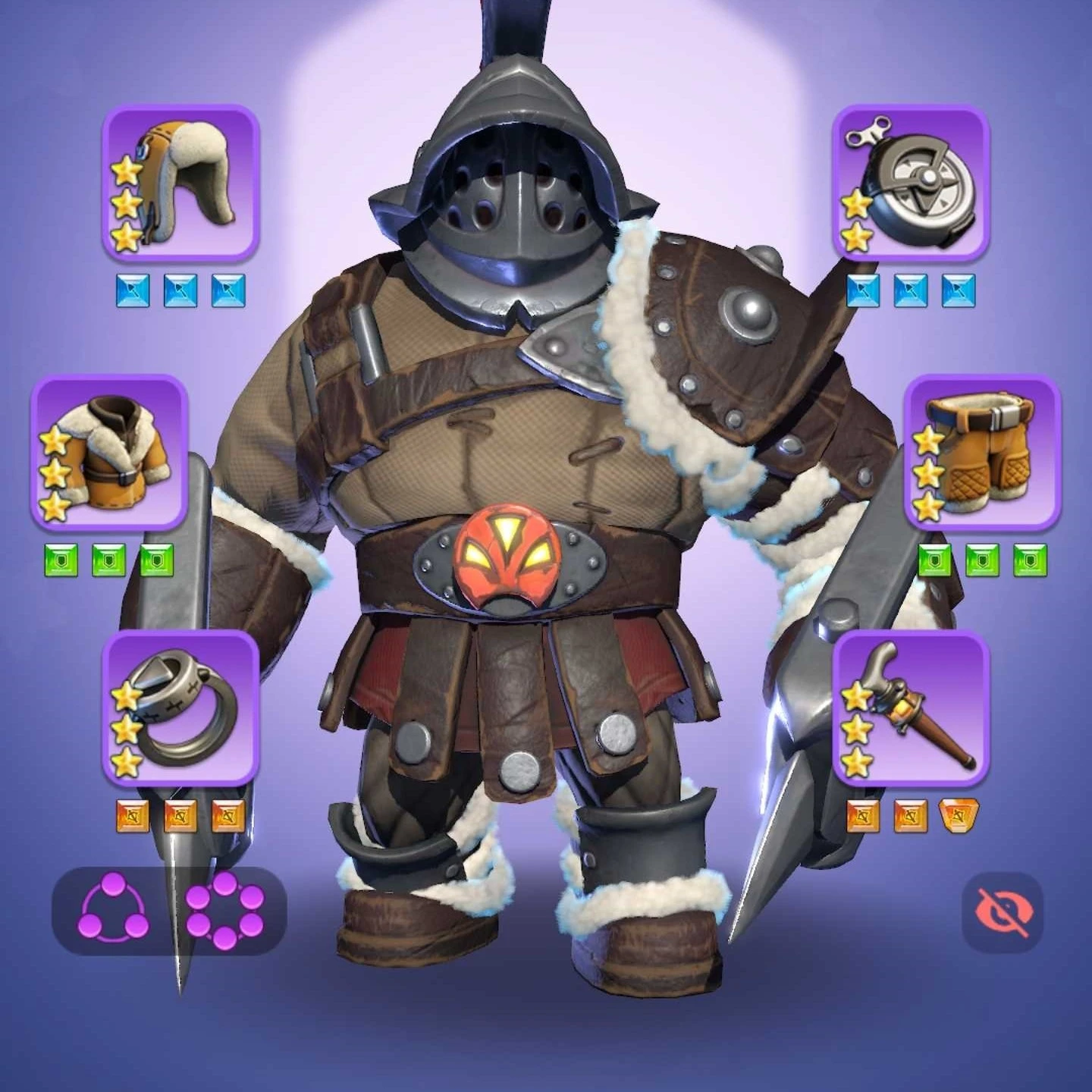This screenshot has height=1092, width=1092.
Task: Select the six-node purple circle icon
Action: click(225, 910)
